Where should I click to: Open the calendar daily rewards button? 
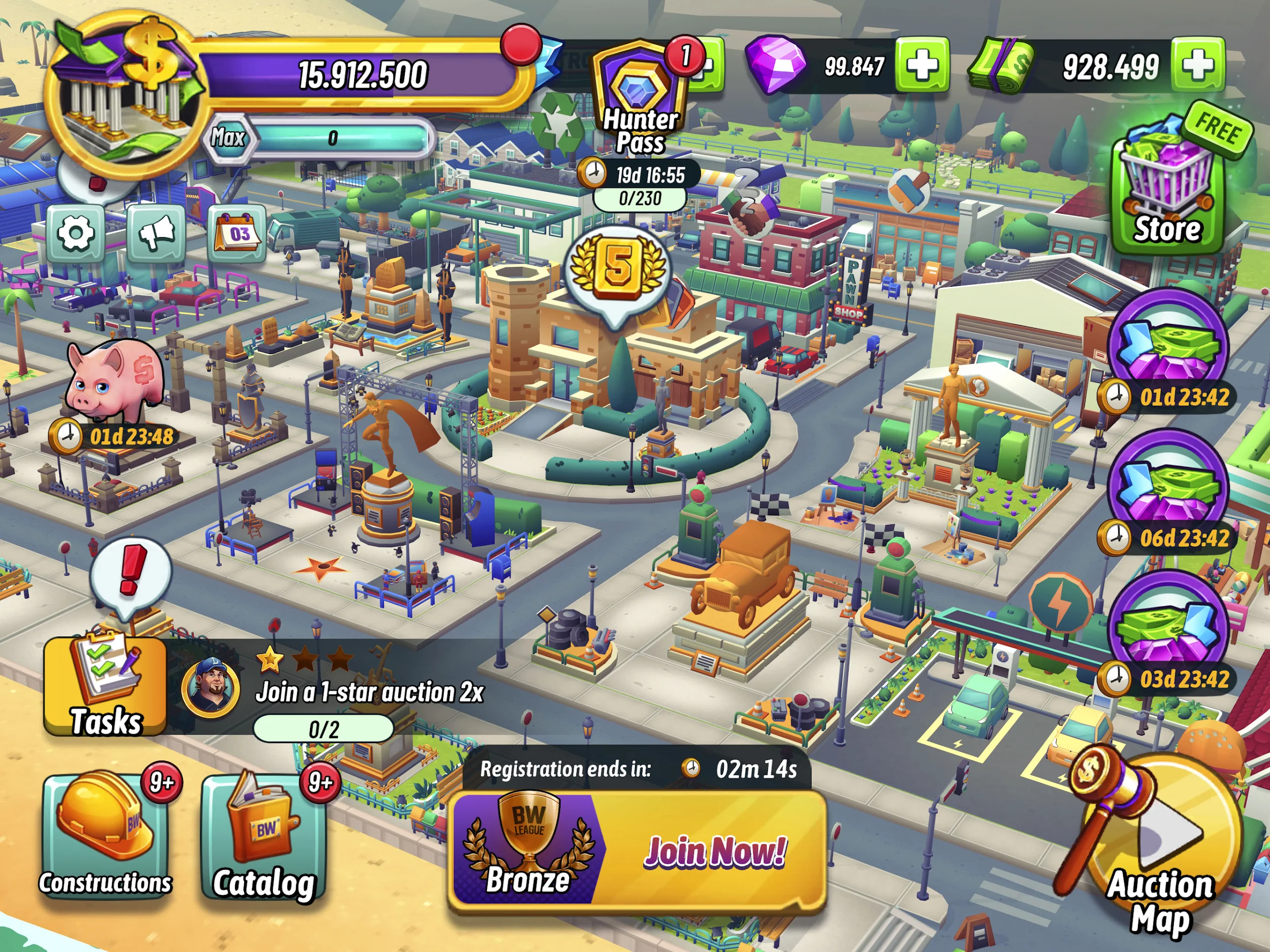238,233
